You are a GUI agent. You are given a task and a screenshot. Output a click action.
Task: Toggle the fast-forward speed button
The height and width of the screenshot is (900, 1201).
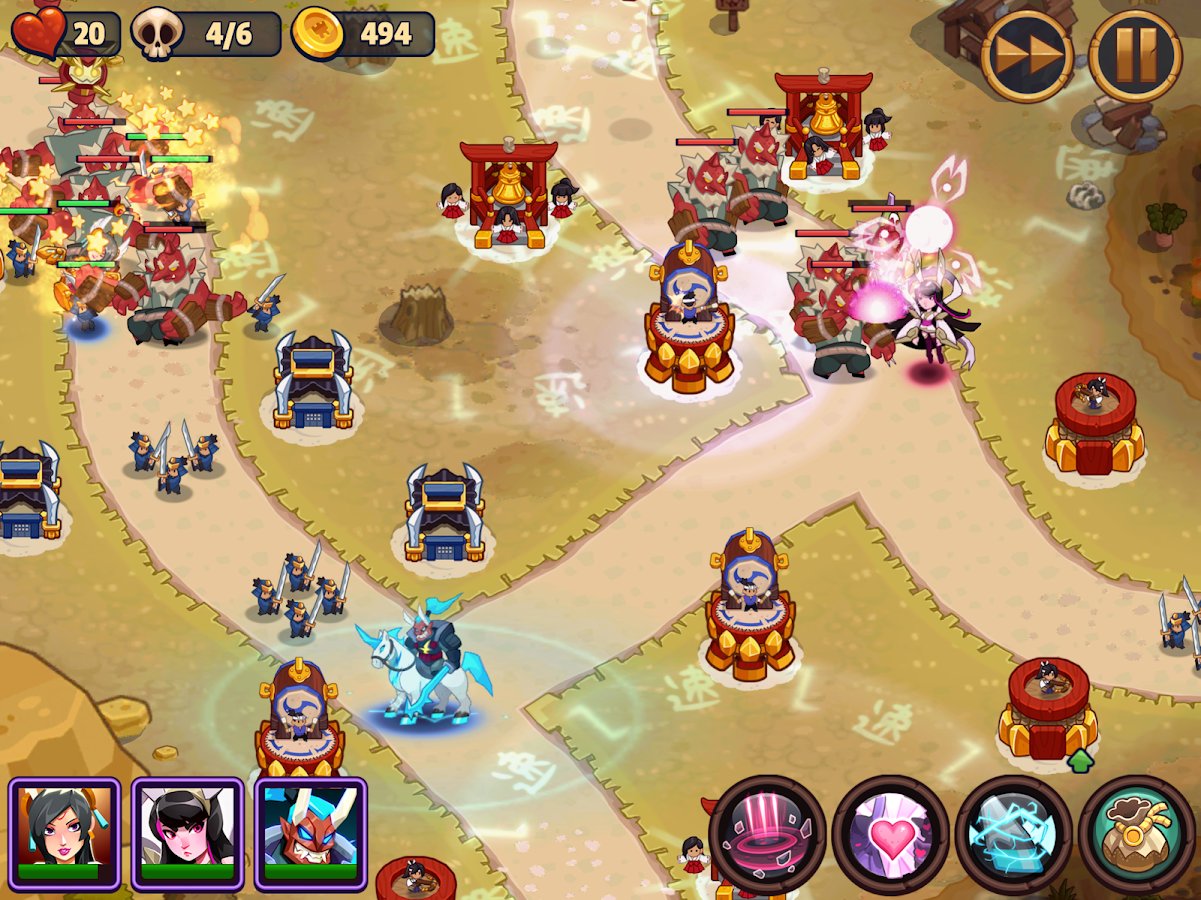1027,55
